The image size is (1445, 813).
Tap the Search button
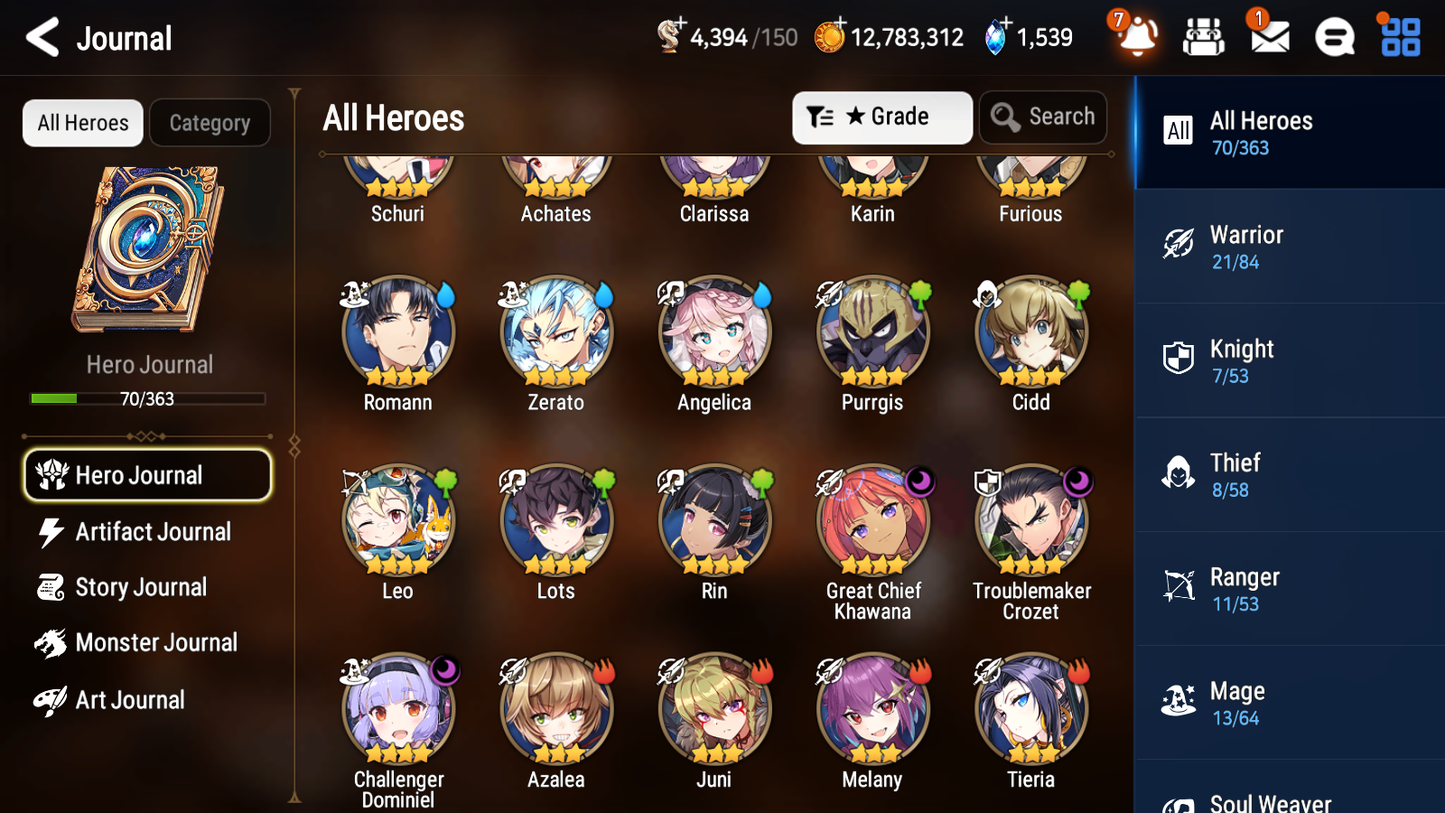[x=1043, y=117]
